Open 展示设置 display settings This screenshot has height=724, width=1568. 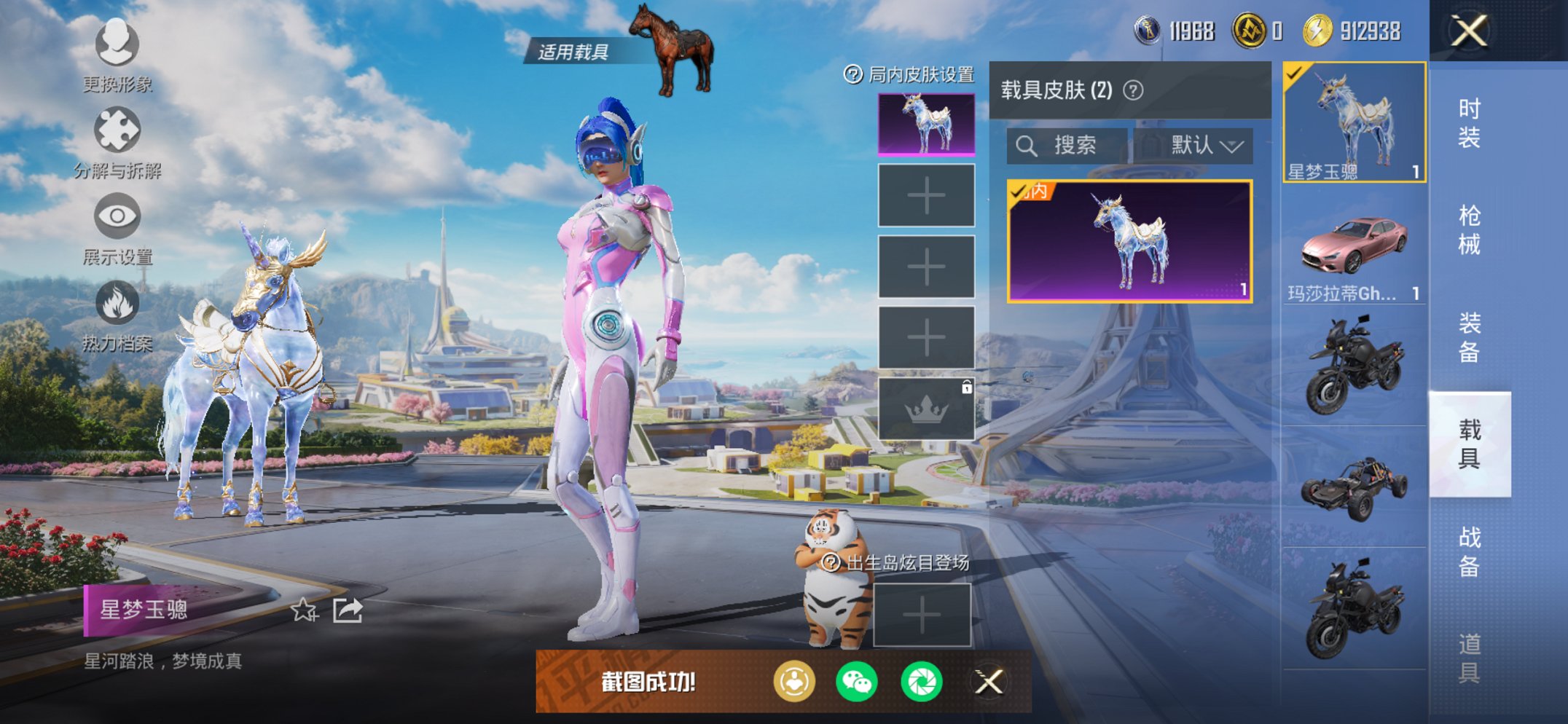(117, 215)
